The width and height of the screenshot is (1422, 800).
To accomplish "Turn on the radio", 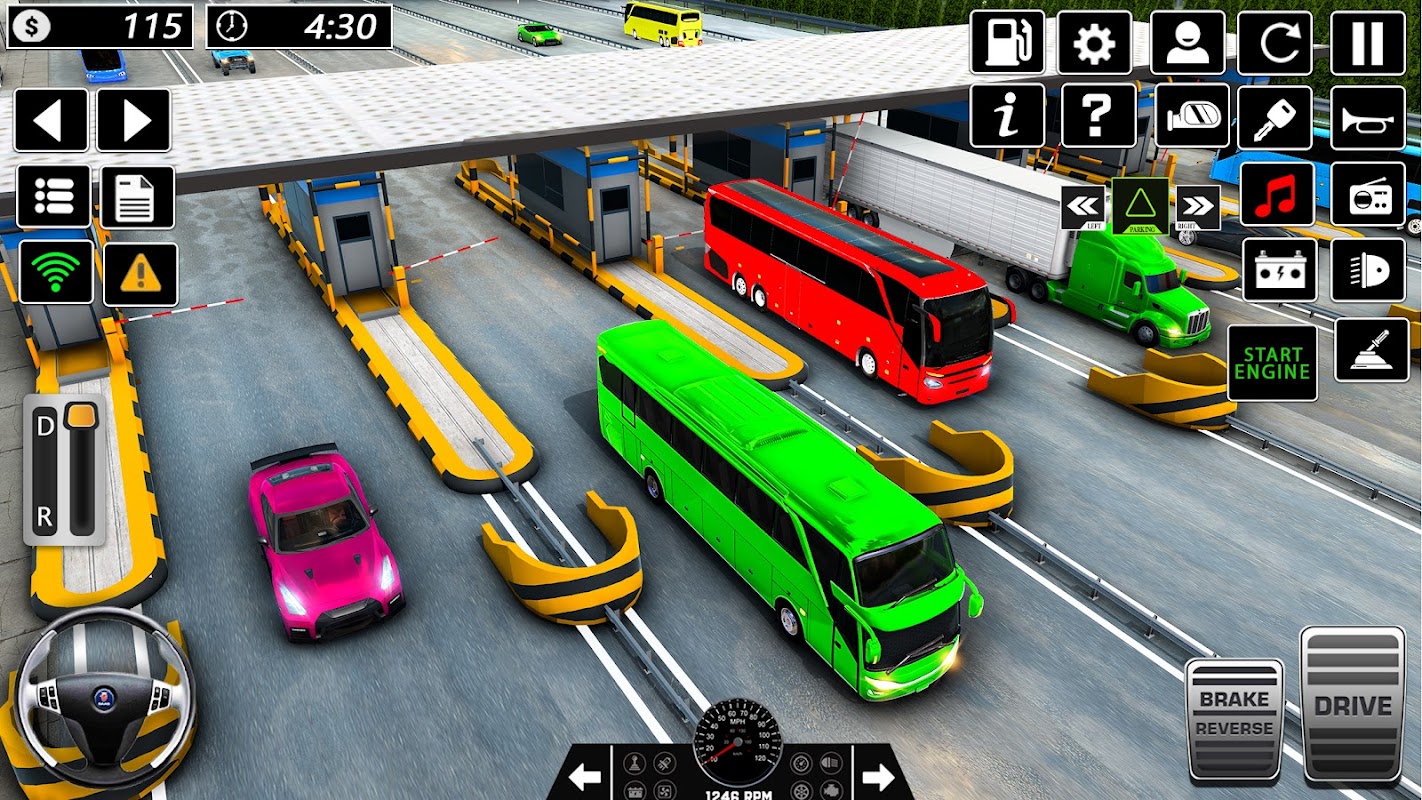I will 1368,194.
